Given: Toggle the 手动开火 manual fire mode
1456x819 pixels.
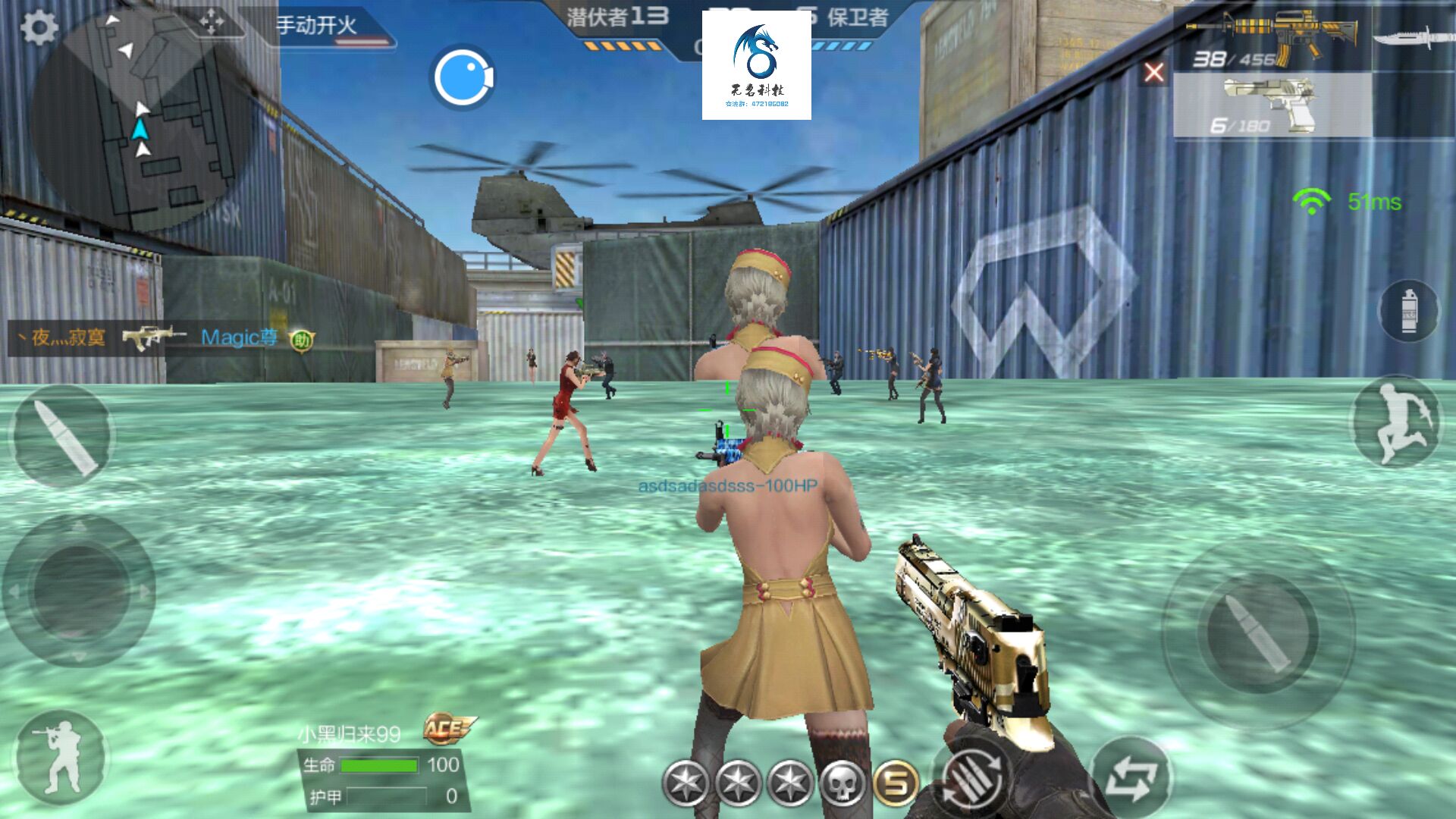Looking at the screenshot, I should point(317,26).
